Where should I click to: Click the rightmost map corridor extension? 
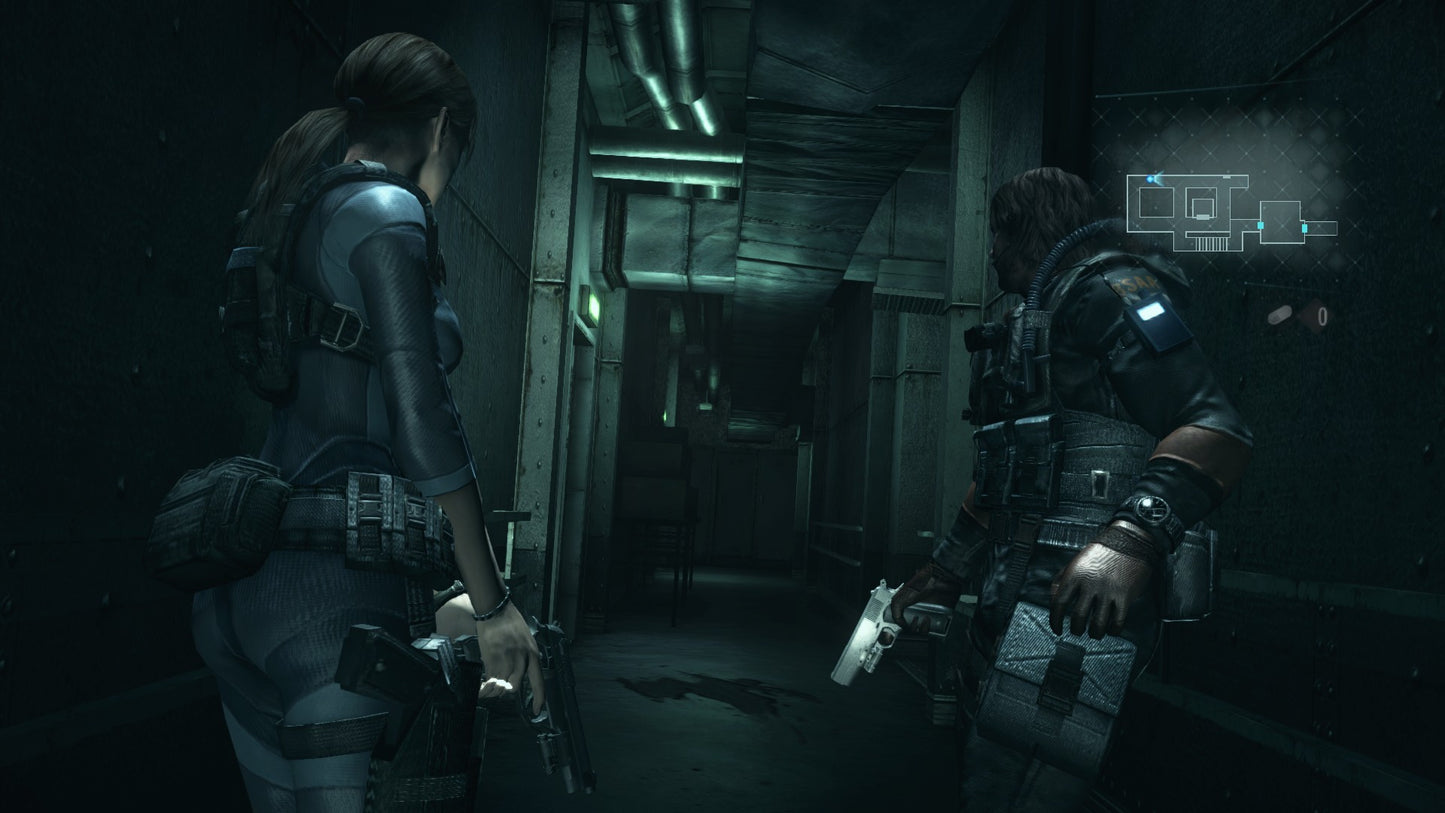click(x=1324, y=226)
